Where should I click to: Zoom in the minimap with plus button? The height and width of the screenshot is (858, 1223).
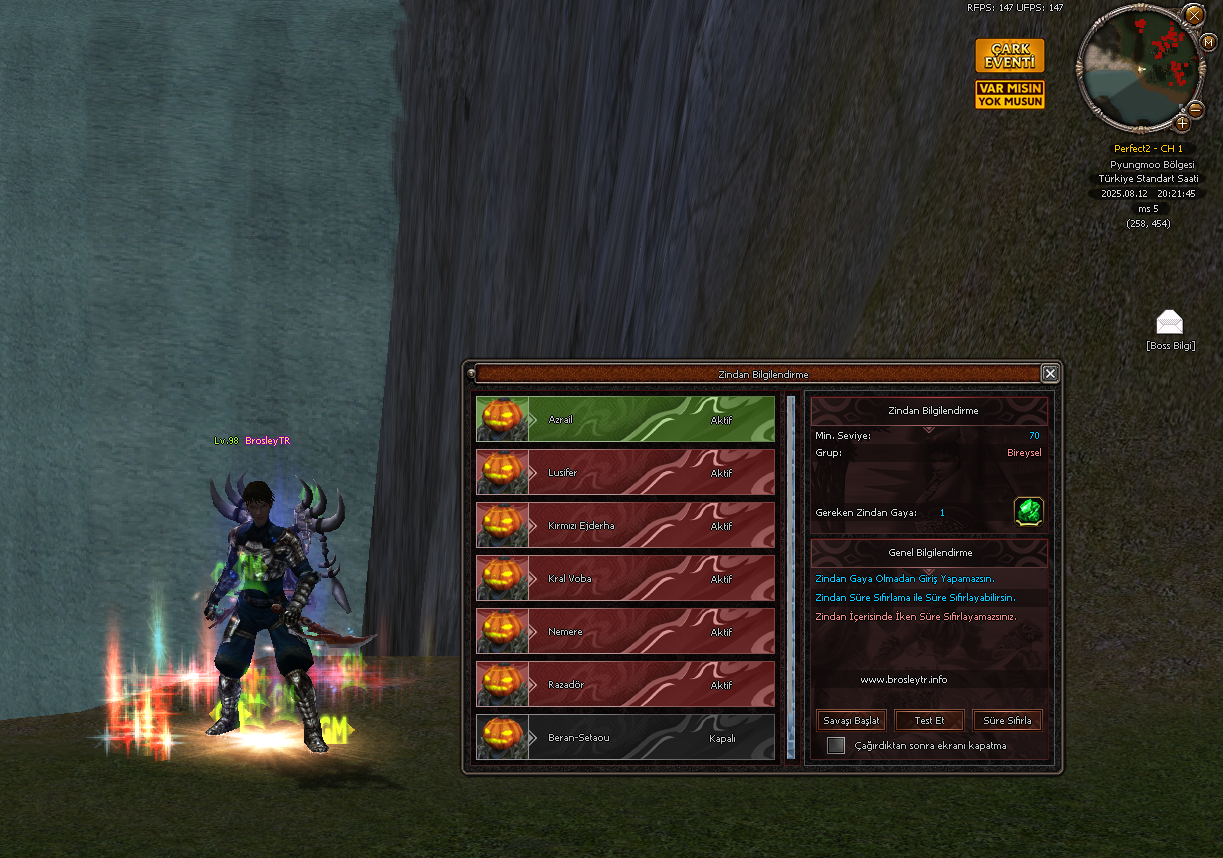coord(1182,123)
